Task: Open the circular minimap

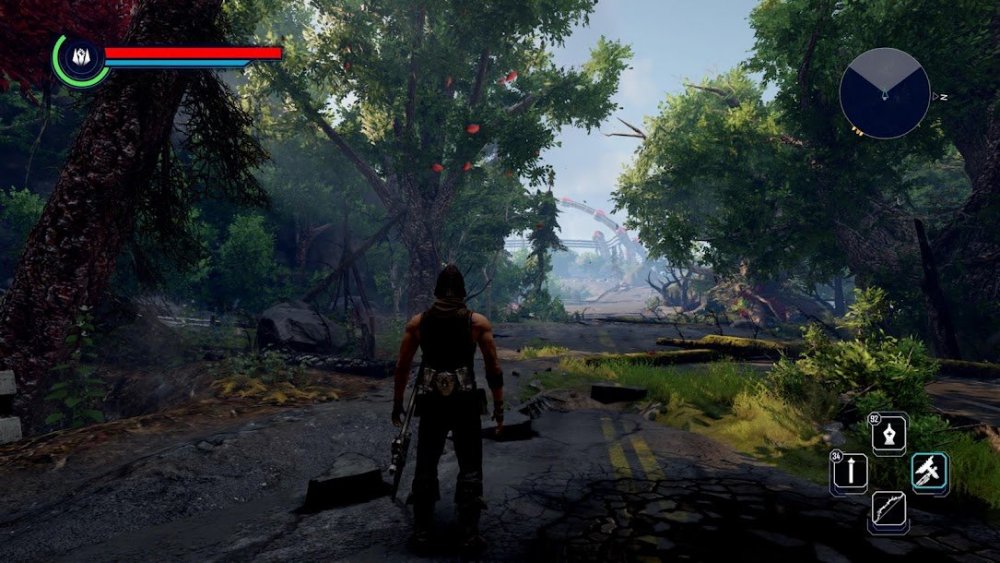Action: pyautogui.click(x=885, y=93)
